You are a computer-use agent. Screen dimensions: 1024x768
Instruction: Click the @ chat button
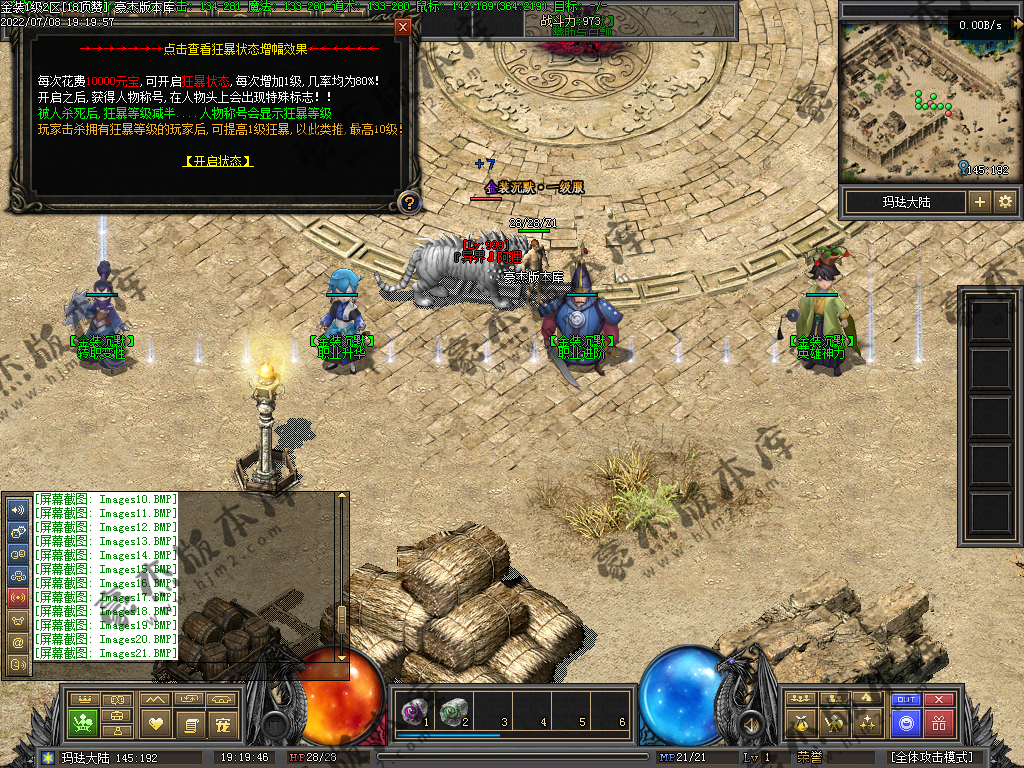click(x=17, y=641)
